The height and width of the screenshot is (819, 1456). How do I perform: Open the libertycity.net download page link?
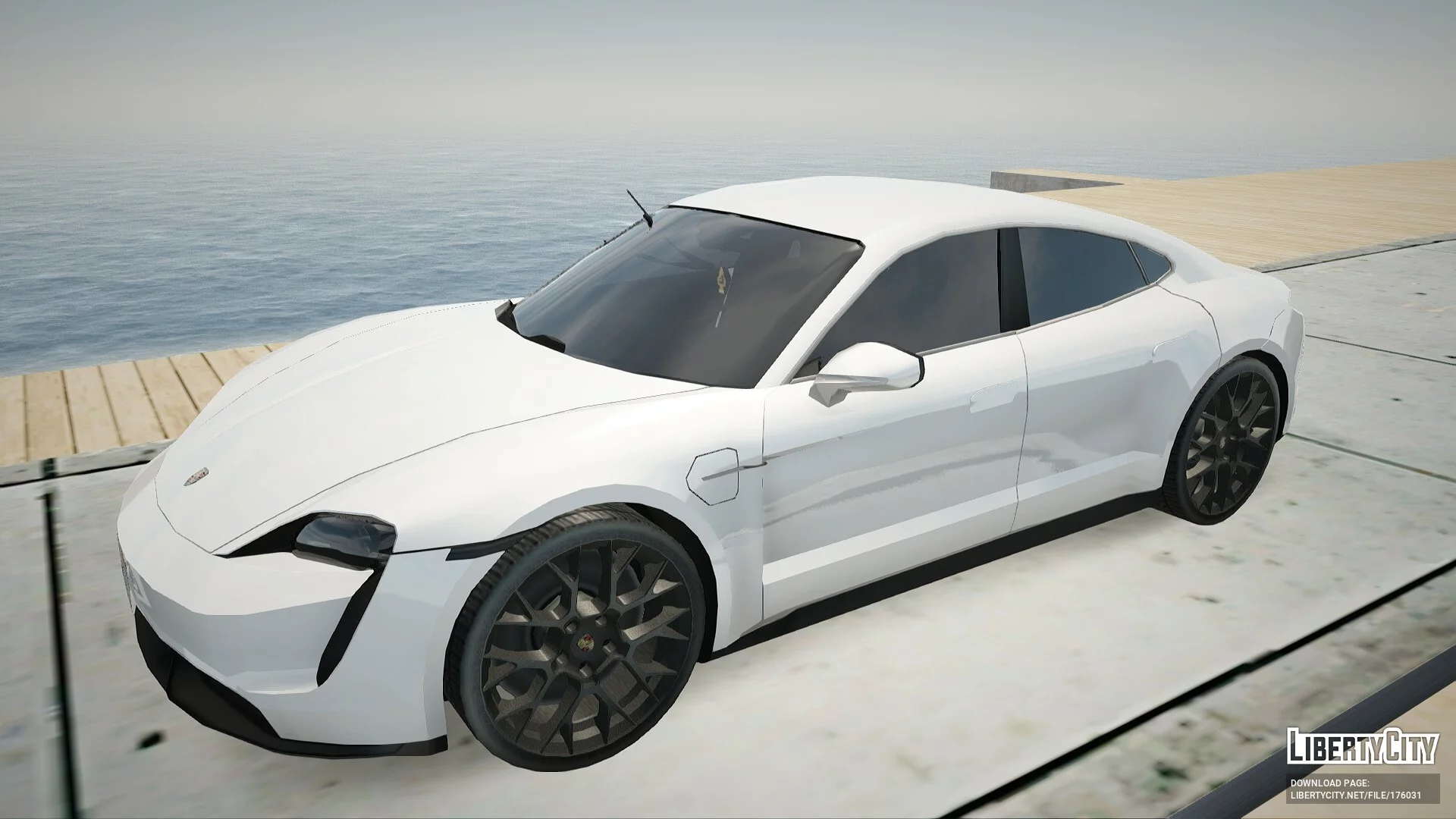[1355, 795]
